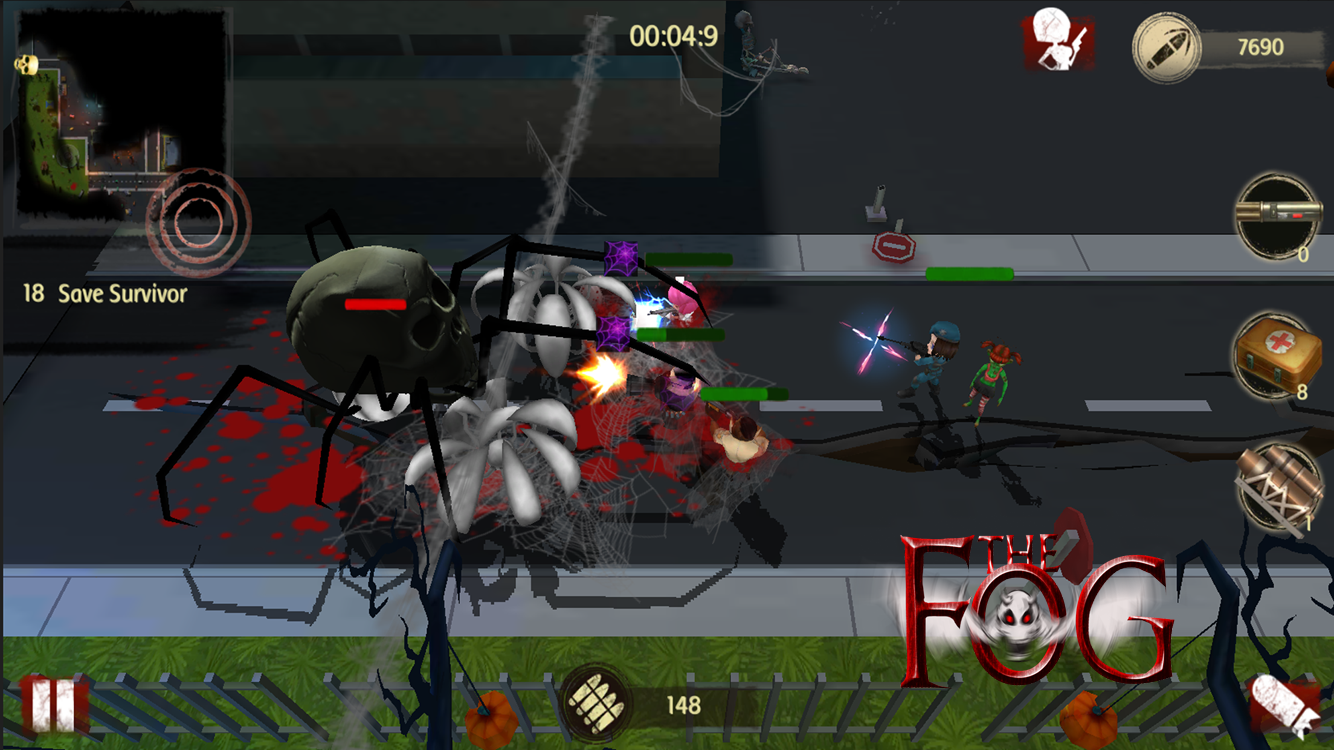Tap the red character-with-gun icon
1334x750 pixels.
click(x=1057, y=41)
